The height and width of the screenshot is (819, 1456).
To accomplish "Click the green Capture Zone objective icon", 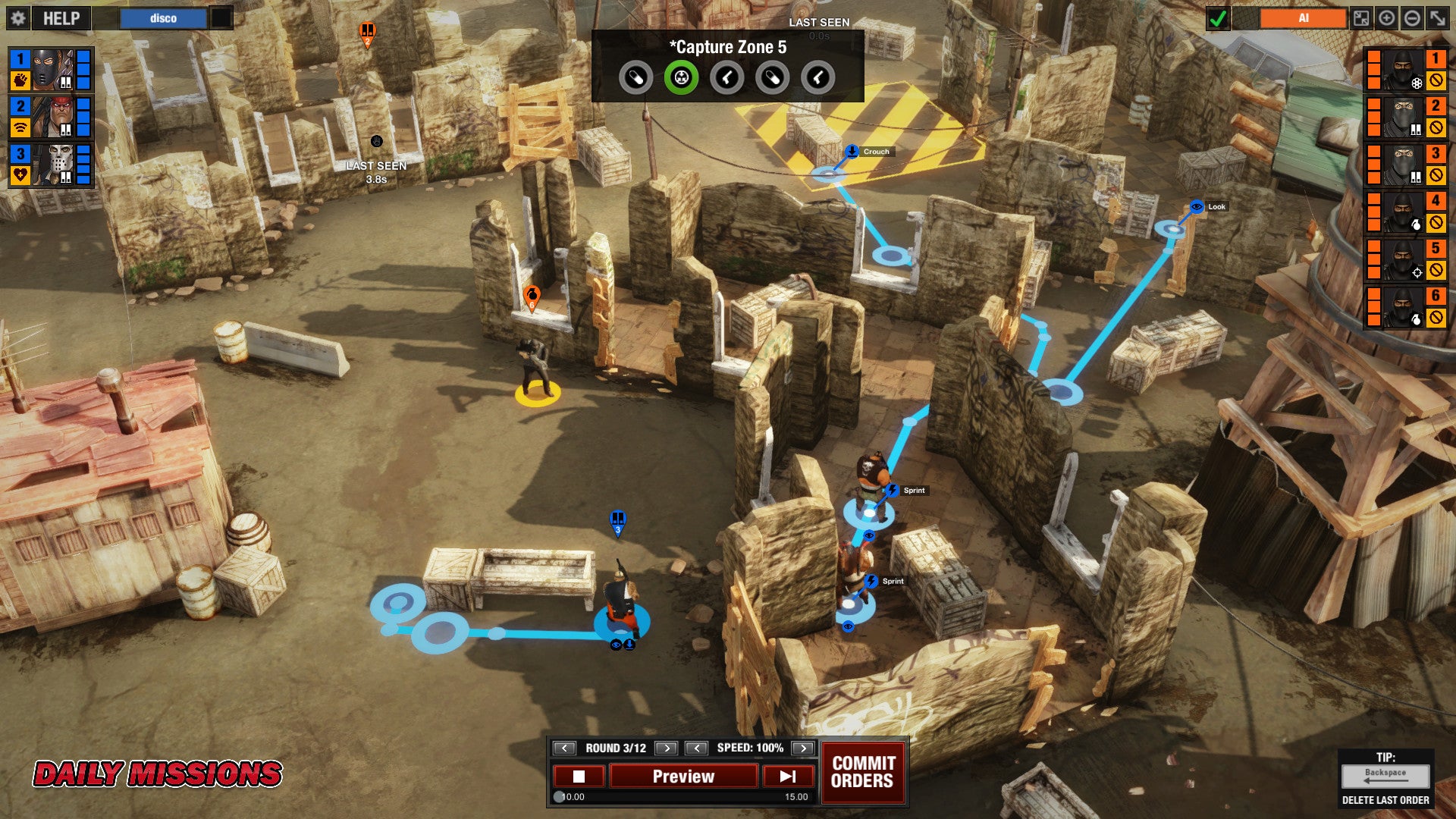I will click(681, 77).
